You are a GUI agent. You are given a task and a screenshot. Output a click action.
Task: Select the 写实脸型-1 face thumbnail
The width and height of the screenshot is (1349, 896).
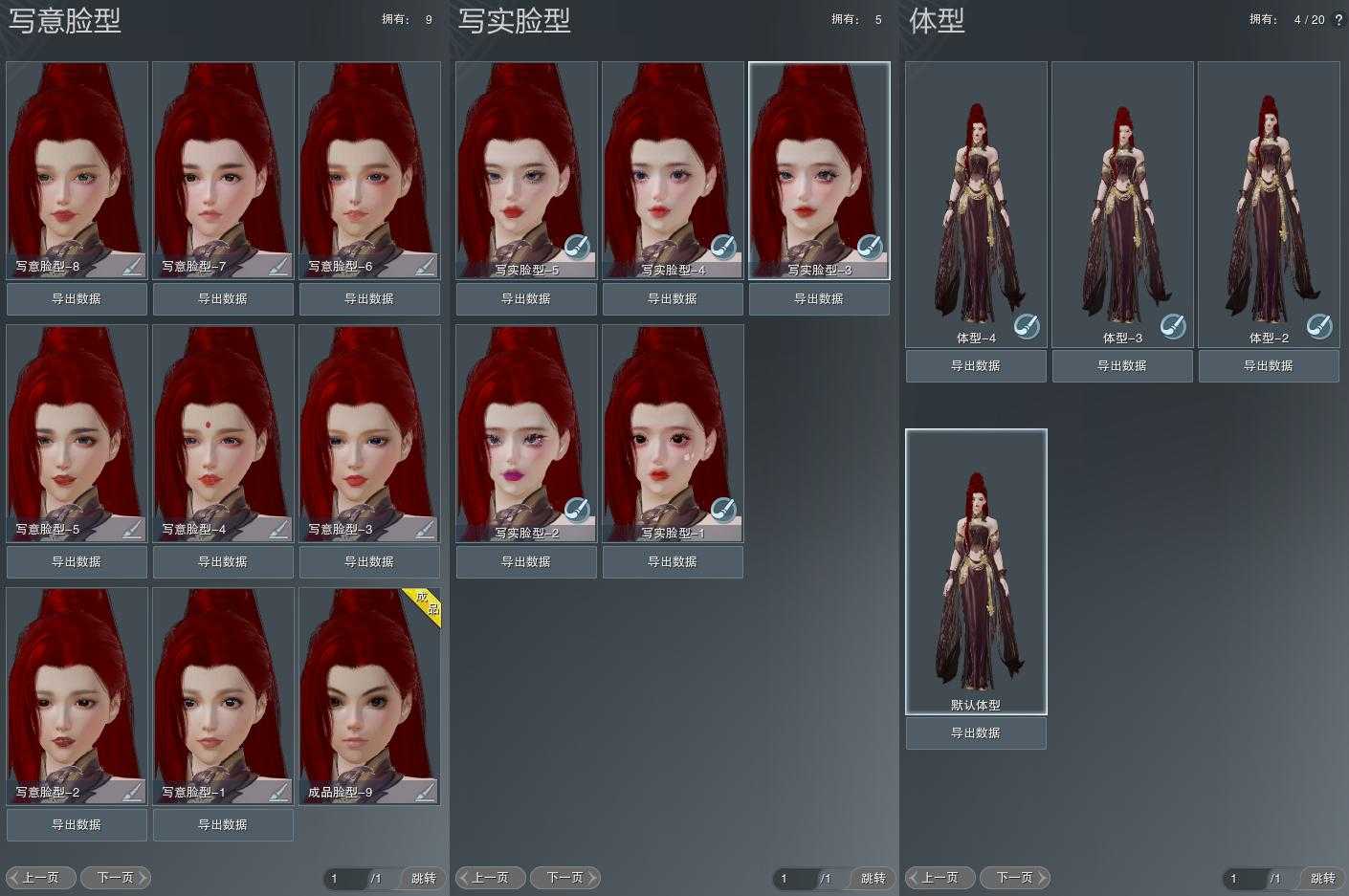pos(673,426)
